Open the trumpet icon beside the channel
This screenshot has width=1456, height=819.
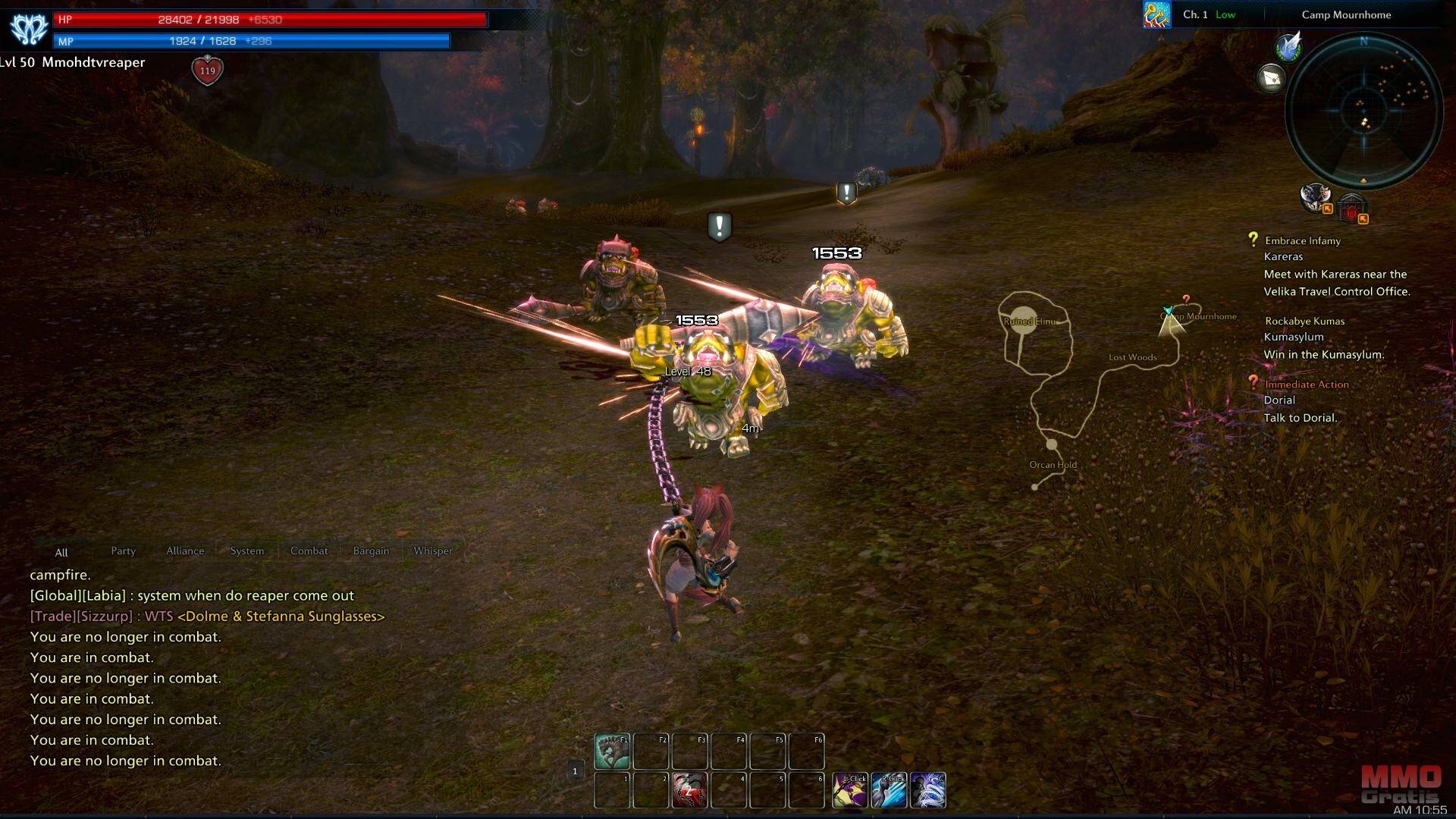click(1156, 14)
